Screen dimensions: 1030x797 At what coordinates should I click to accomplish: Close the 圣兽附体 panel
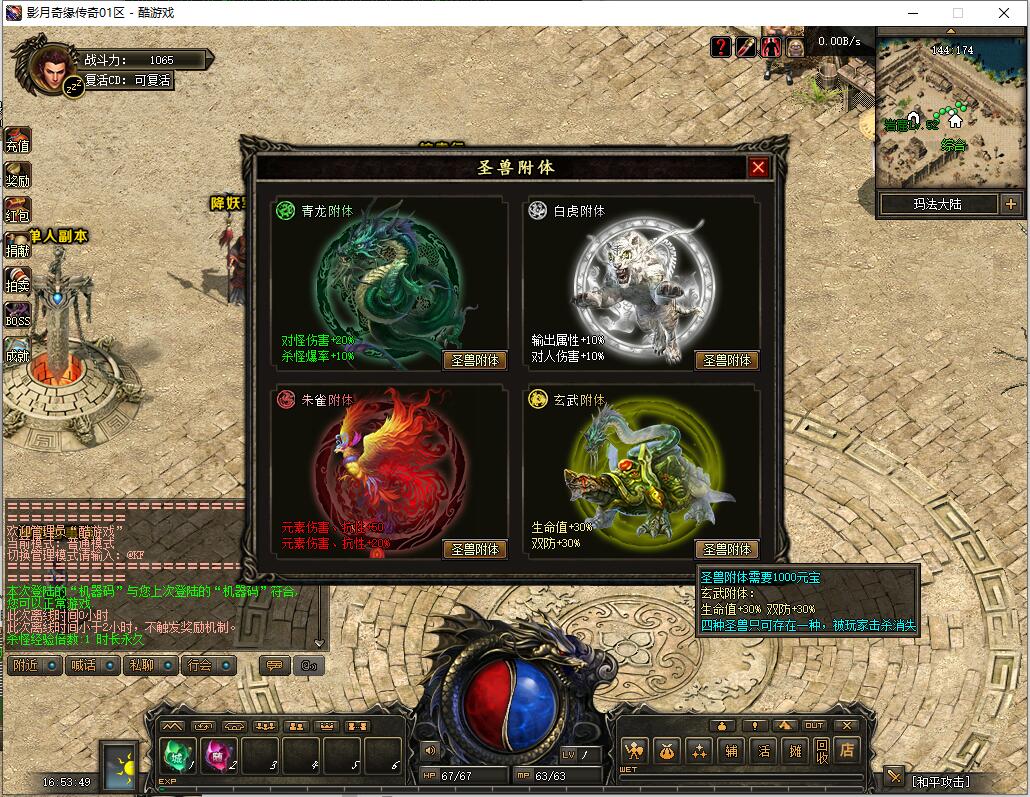[758, 167]
